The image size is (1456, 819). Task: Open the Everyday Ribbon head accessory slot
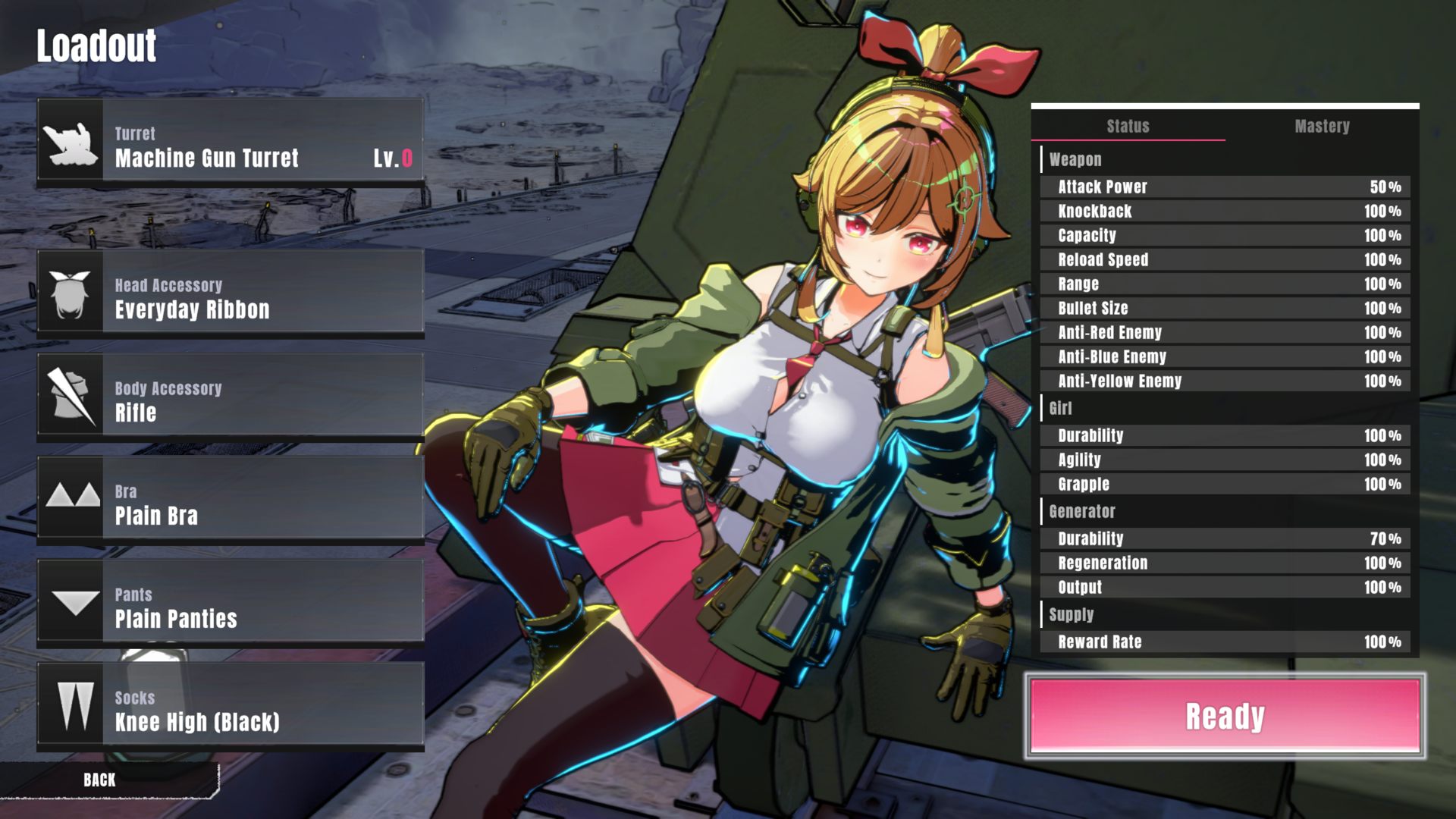click(231, 293)
